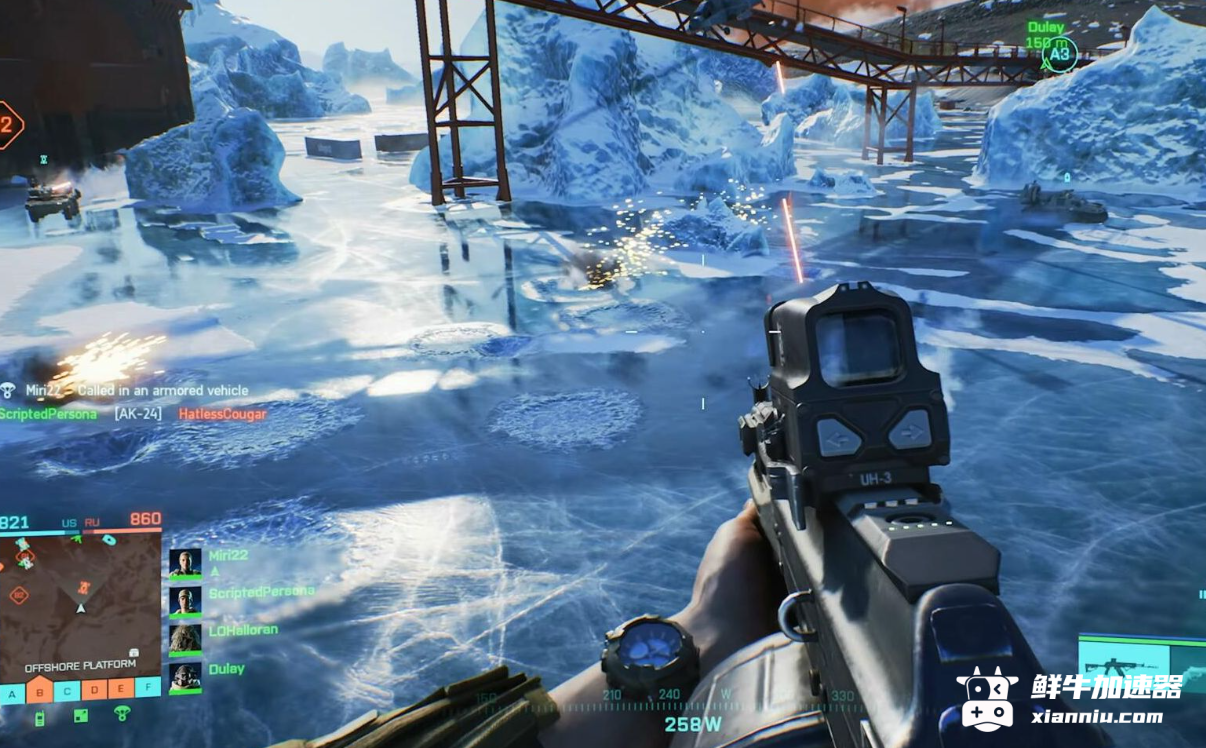The image size is (1206, 748).
Task: Select capture point B on the objective bar
Action: [39, 690]
